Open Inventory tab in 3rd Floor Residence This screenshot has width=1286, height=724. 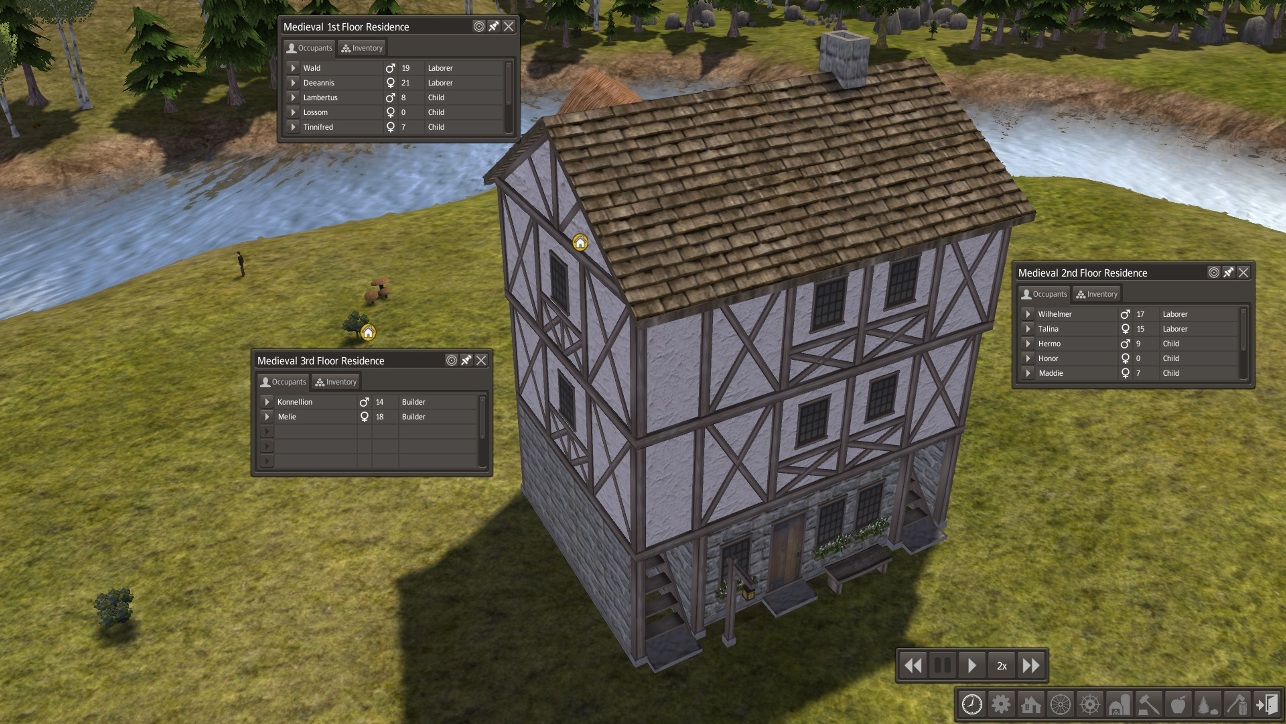335,382
